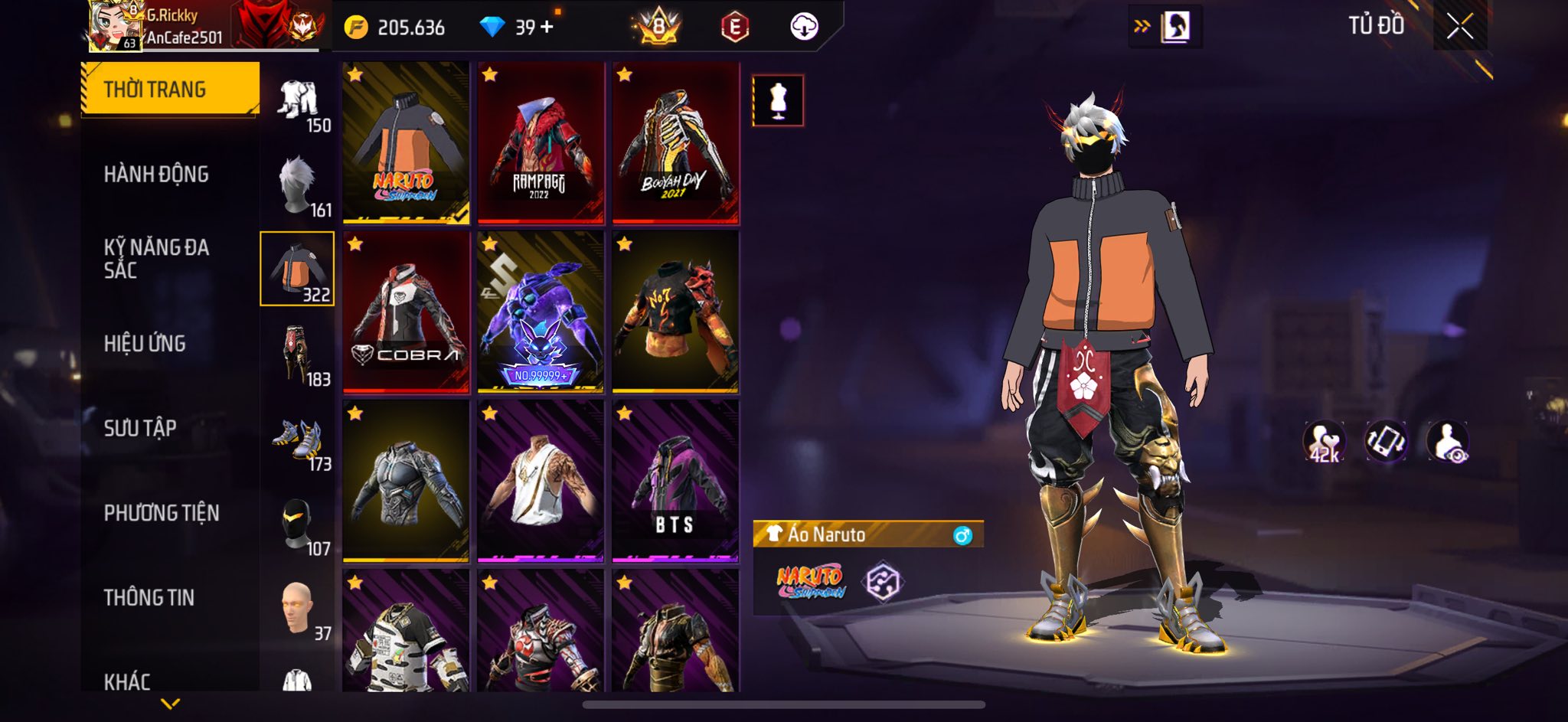
Task: Choose the Rampage 2022 jacket
Action: click(541, 143)
